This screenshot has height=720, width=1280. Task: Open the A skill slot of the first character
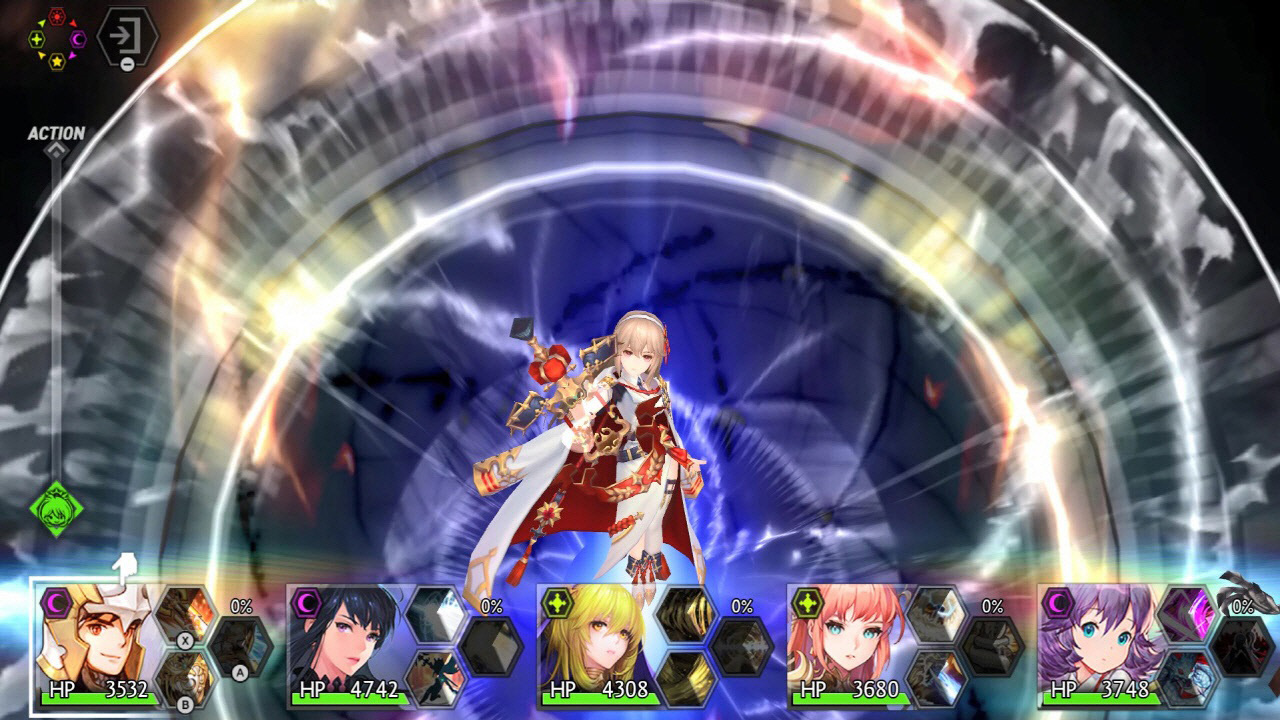tap(239, 646)
